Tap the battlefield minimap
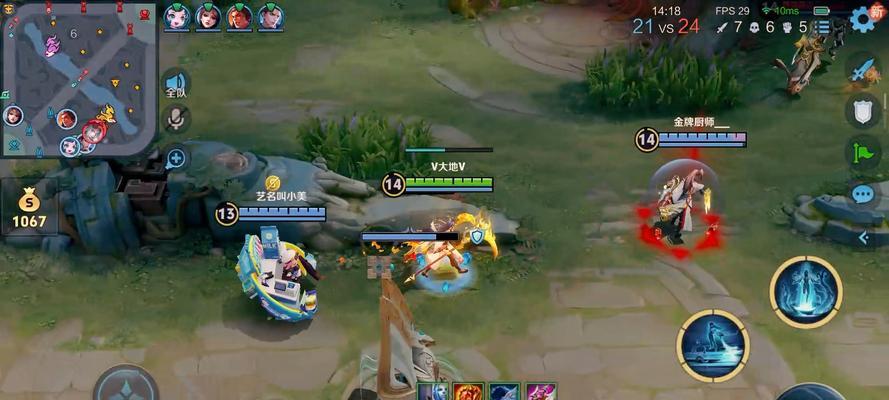This screenshot has width=889, height=400. [79, 80]
